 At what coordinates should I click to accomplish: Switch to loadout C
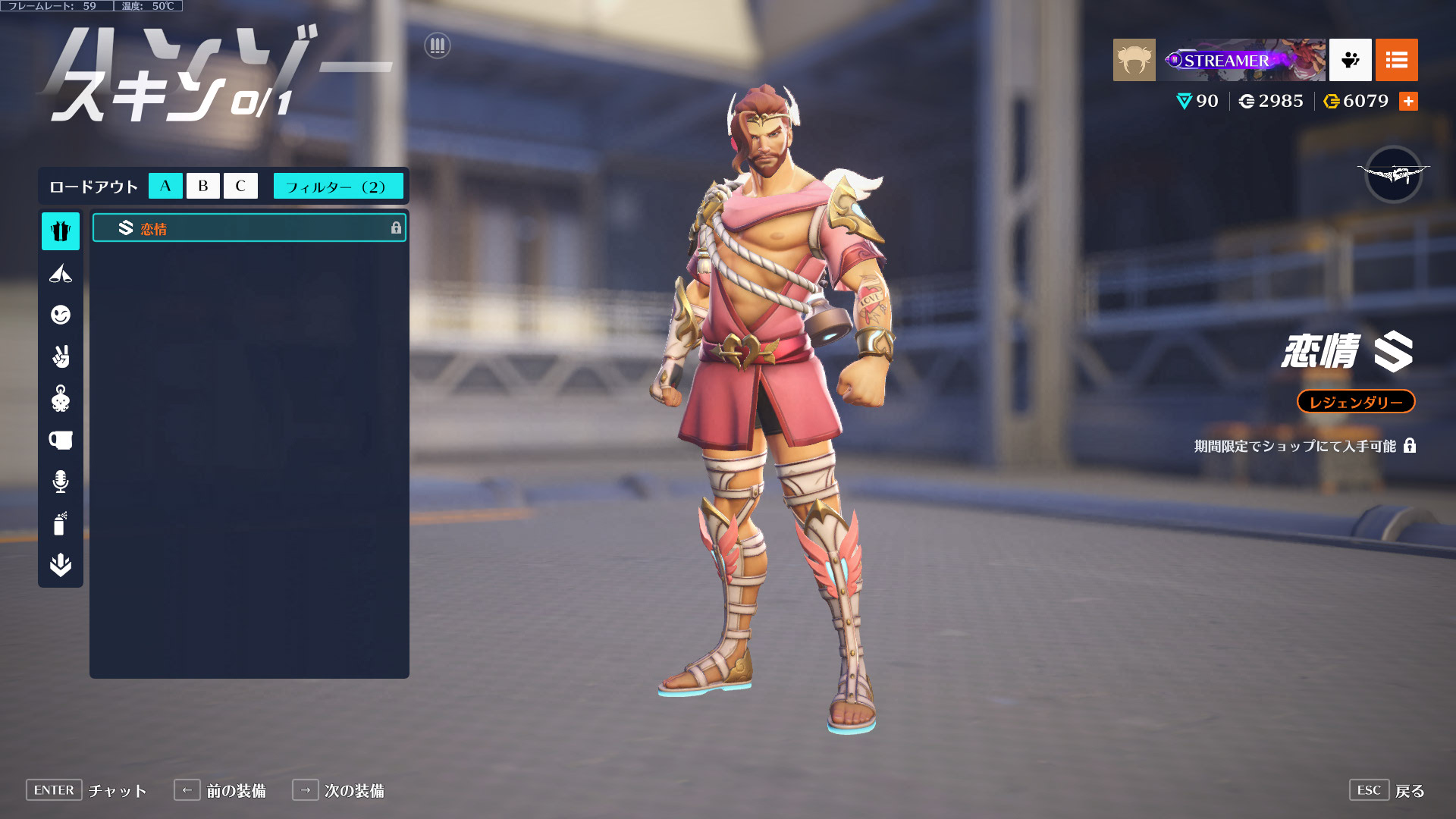pyautogui.click(x=240, y=186)
